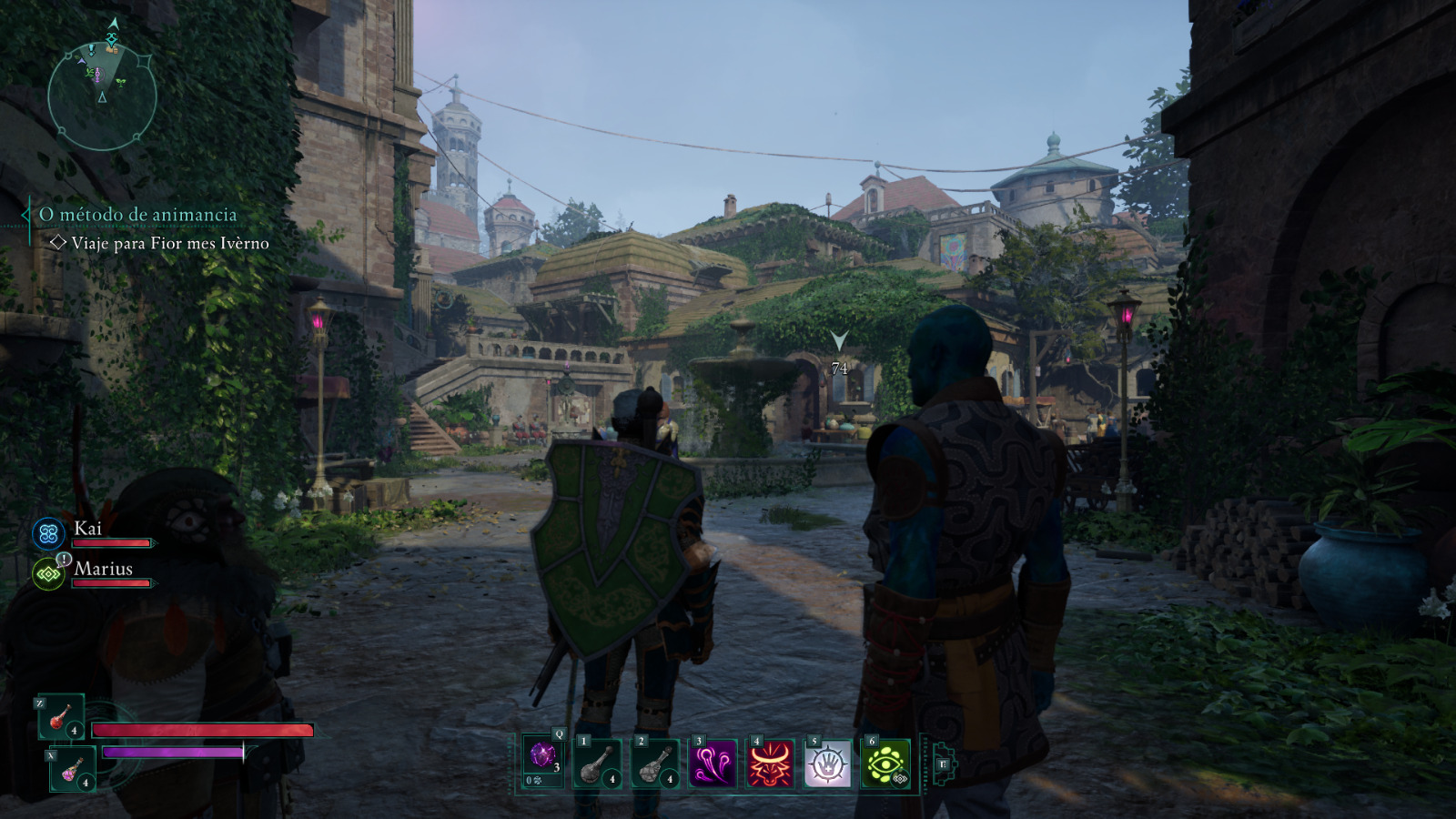Activate the purple wisps spell
Viewport: 1456px width, 819px height.
(713, 763)
